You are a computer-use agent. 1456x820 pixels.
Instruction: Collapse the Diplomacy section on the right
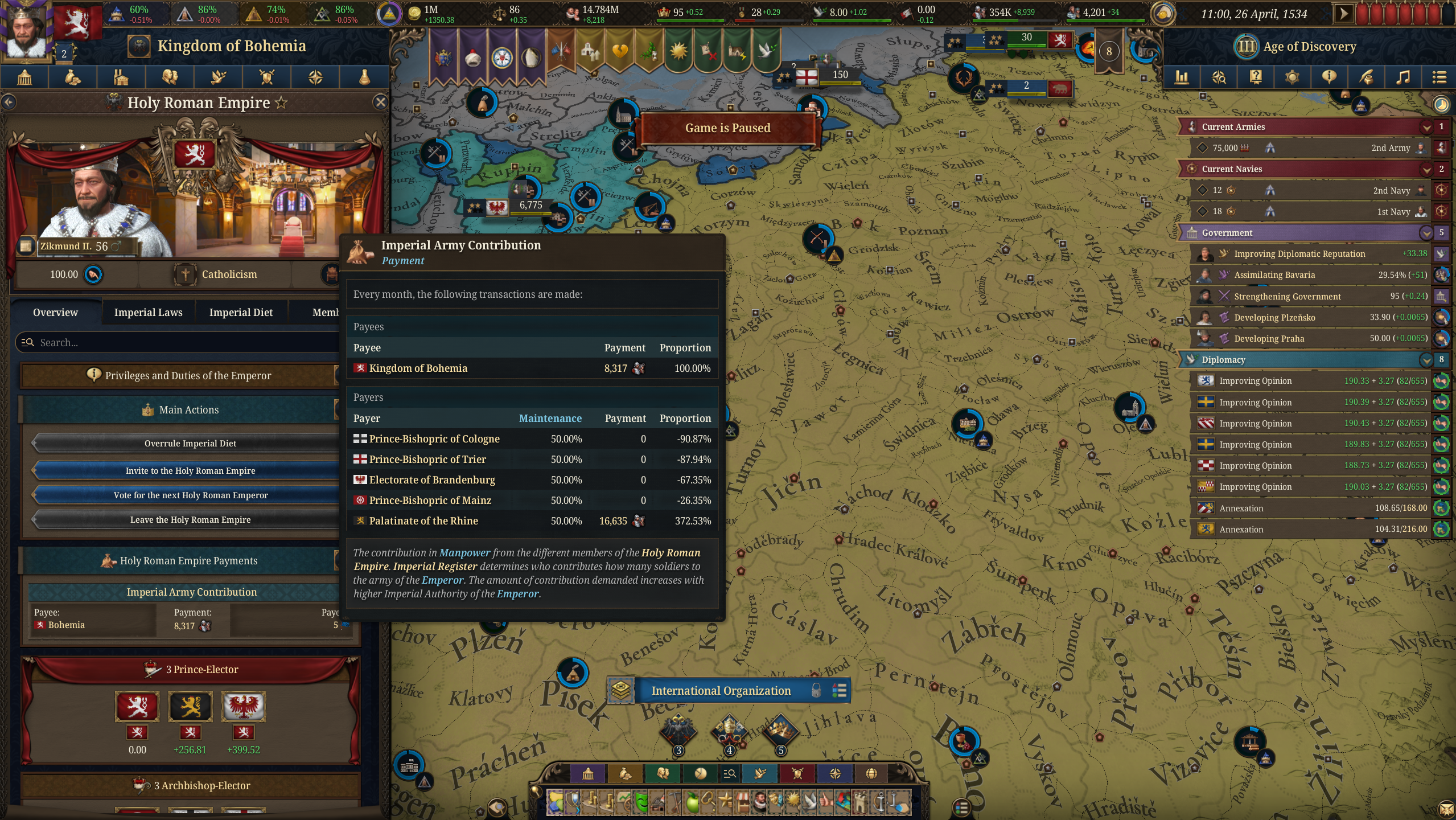[x=1426, y=360]
